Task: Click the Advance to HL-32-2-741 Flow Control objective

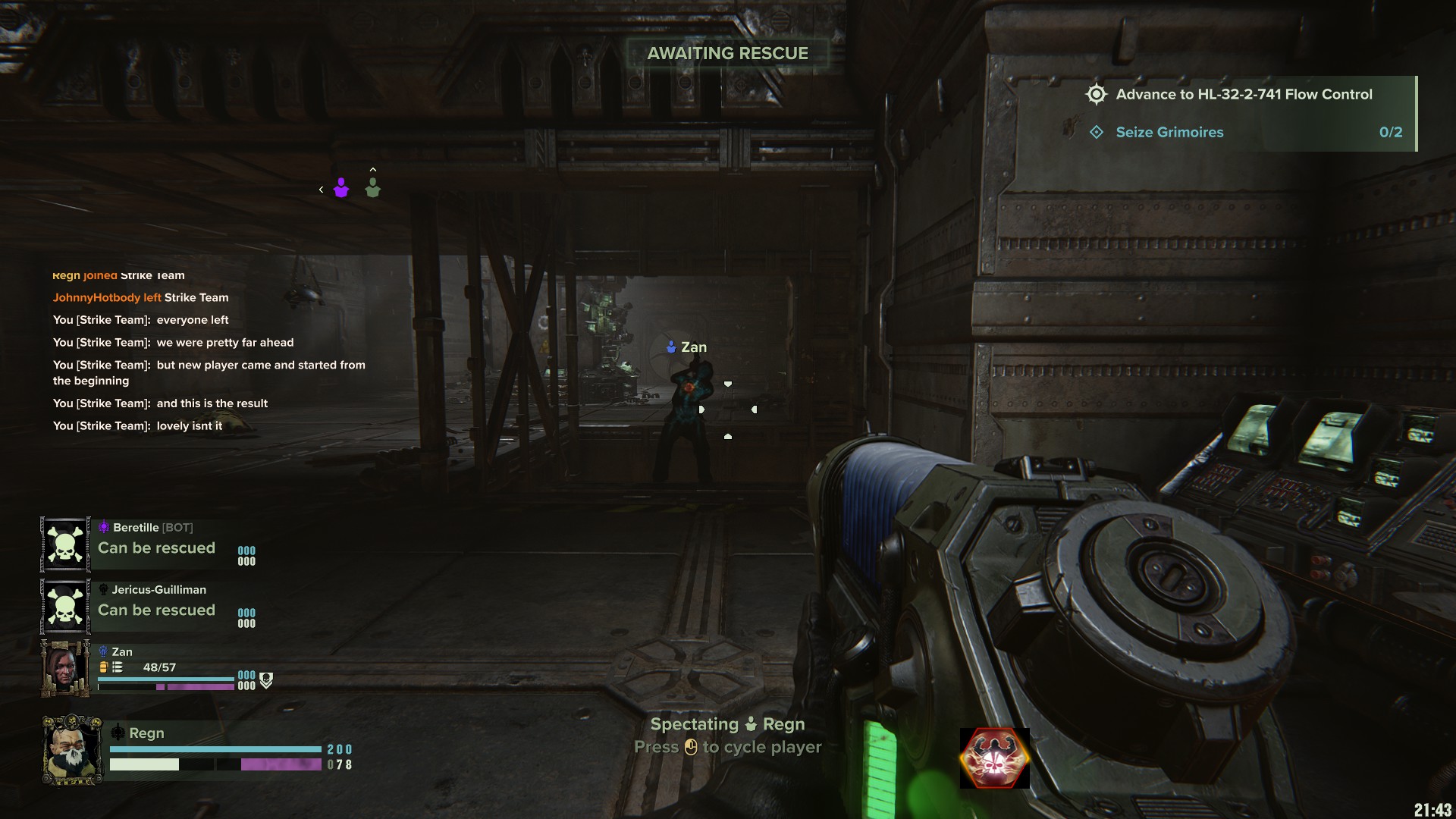Action: (1244, 95)
